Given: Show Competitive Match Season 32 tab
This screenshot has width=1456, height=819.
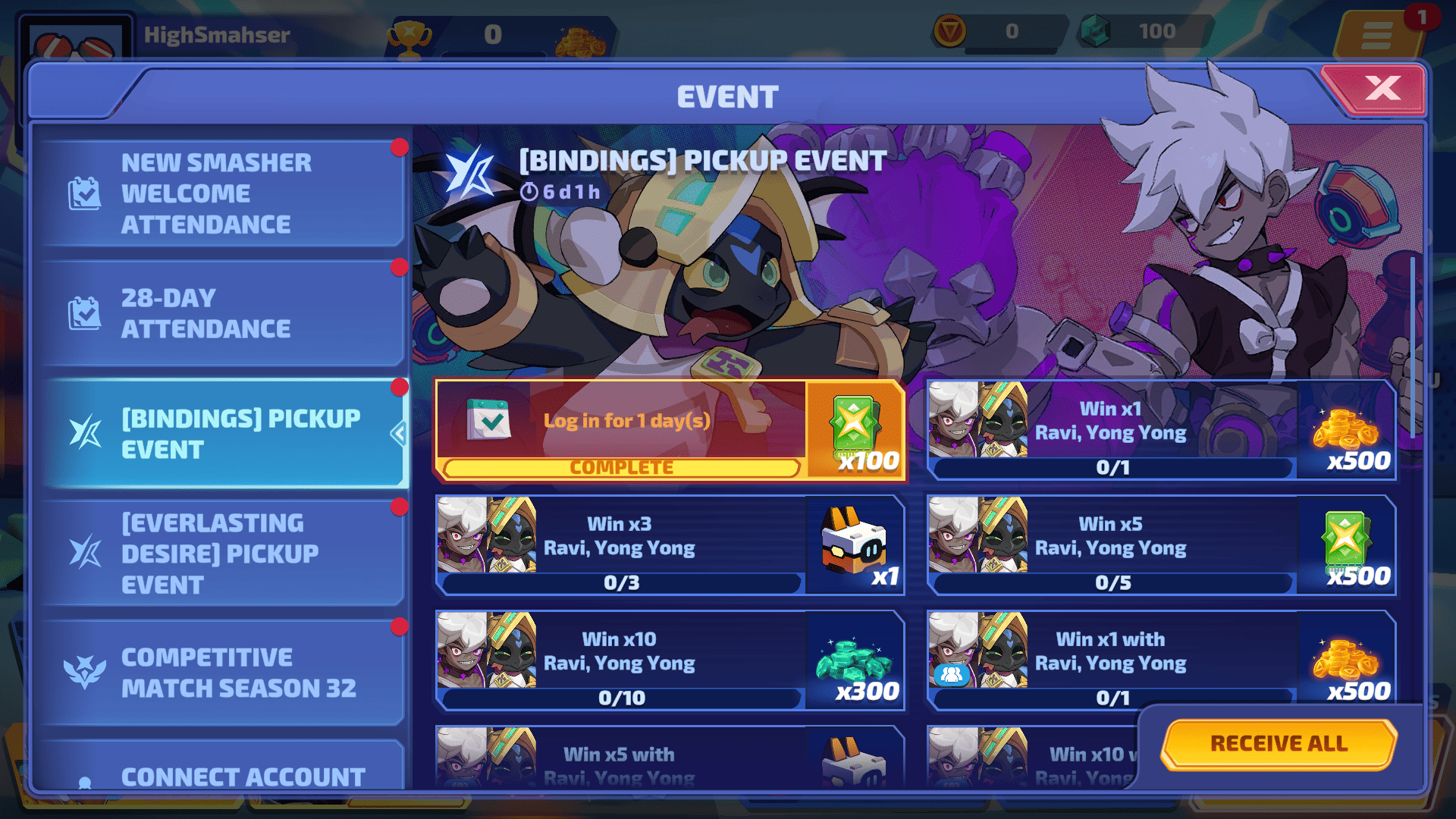Looking at the screenshot, I should (220, 673).
